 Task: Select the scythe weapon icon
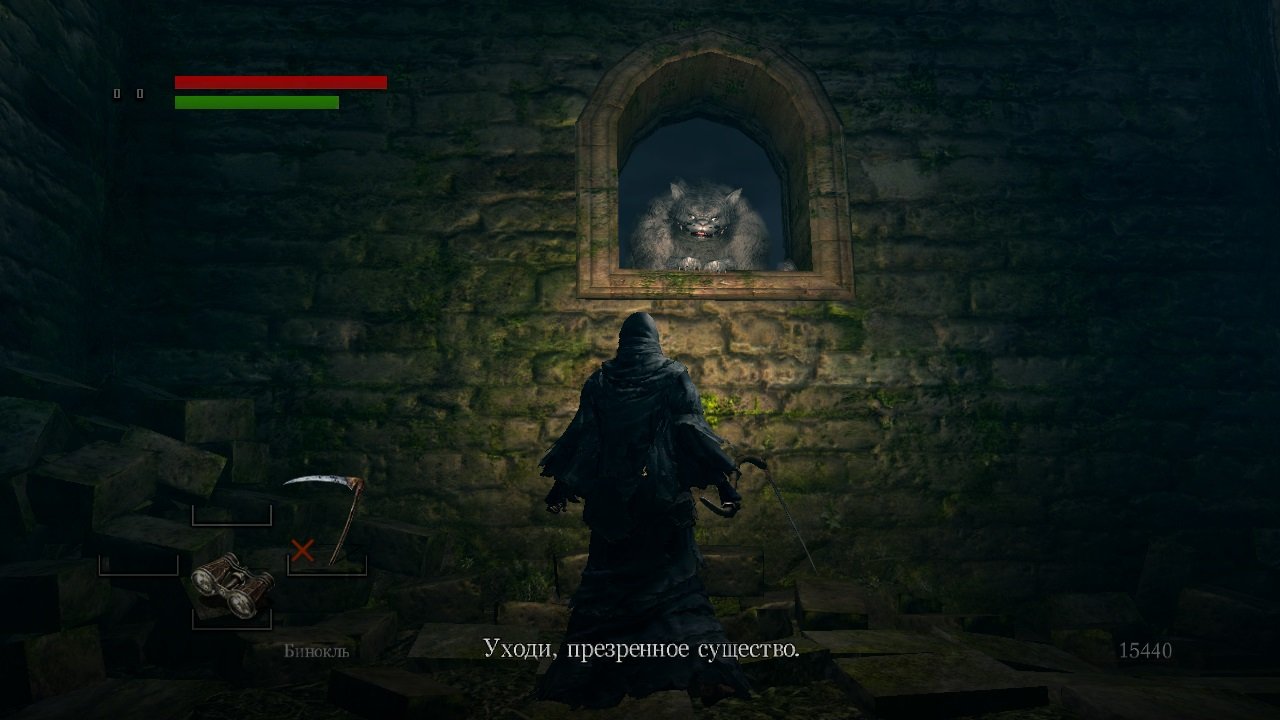tap(323, 490)
